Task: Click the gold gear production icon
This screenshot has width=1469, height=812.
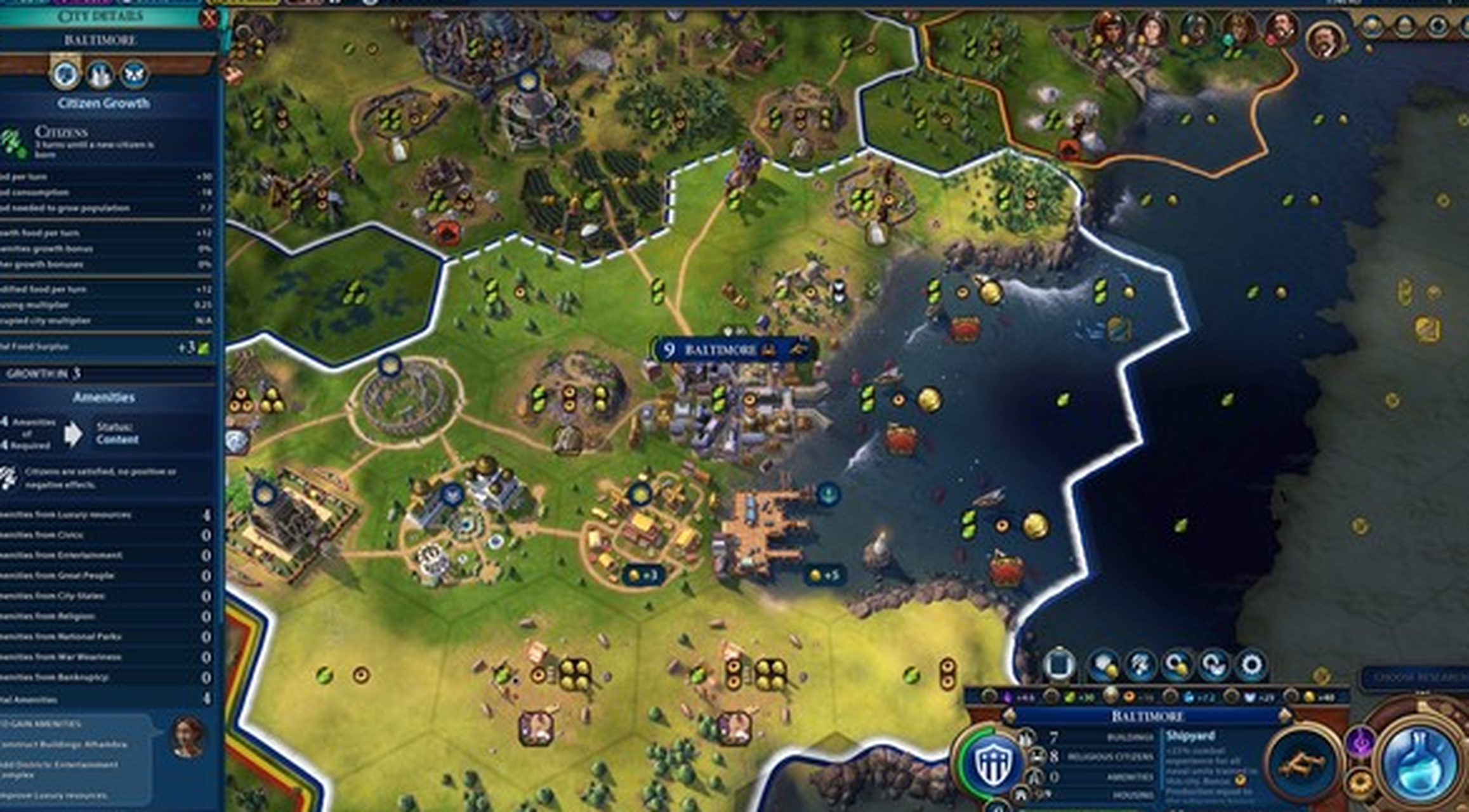Action: [x=1360, y=783]
